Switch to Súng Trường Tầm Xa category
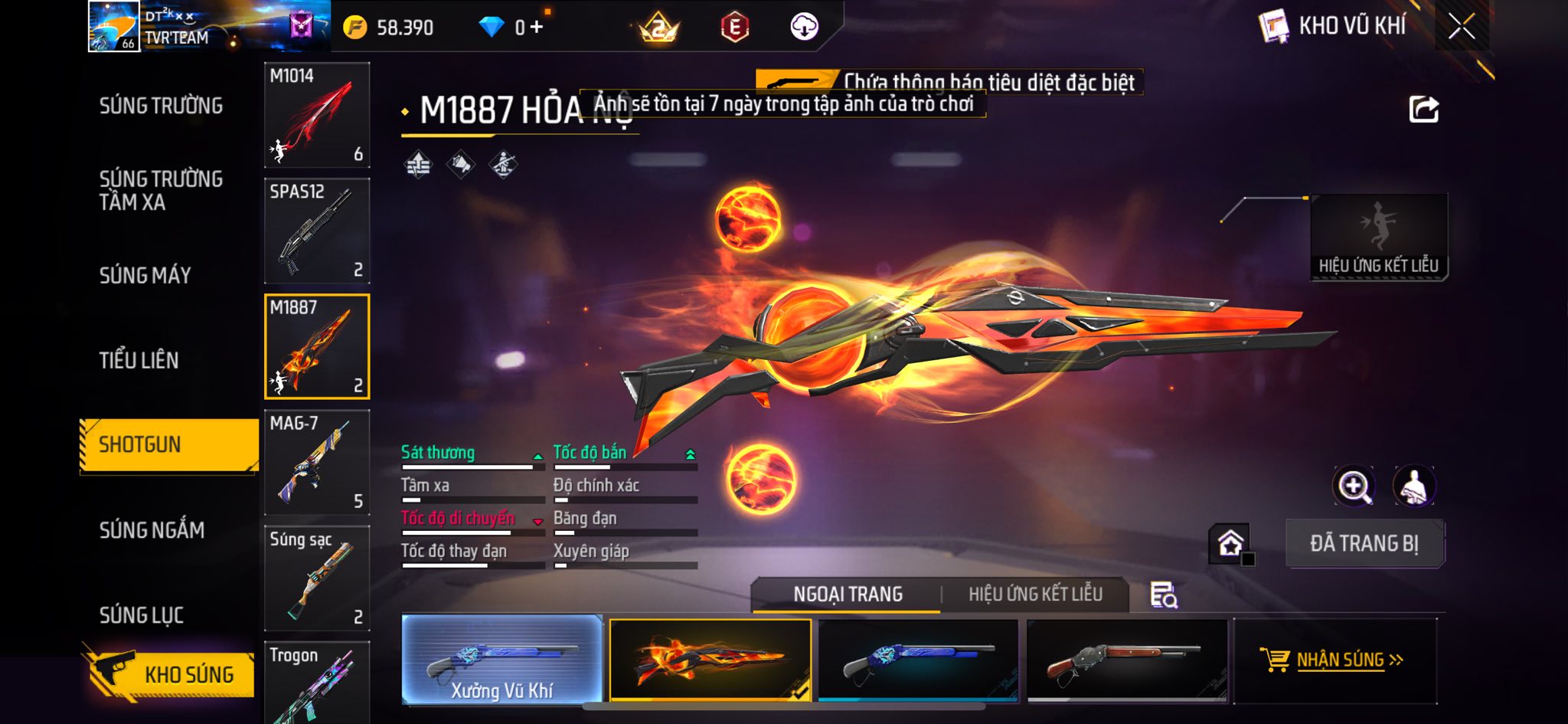1568x724 pixels. pos(161,190)
